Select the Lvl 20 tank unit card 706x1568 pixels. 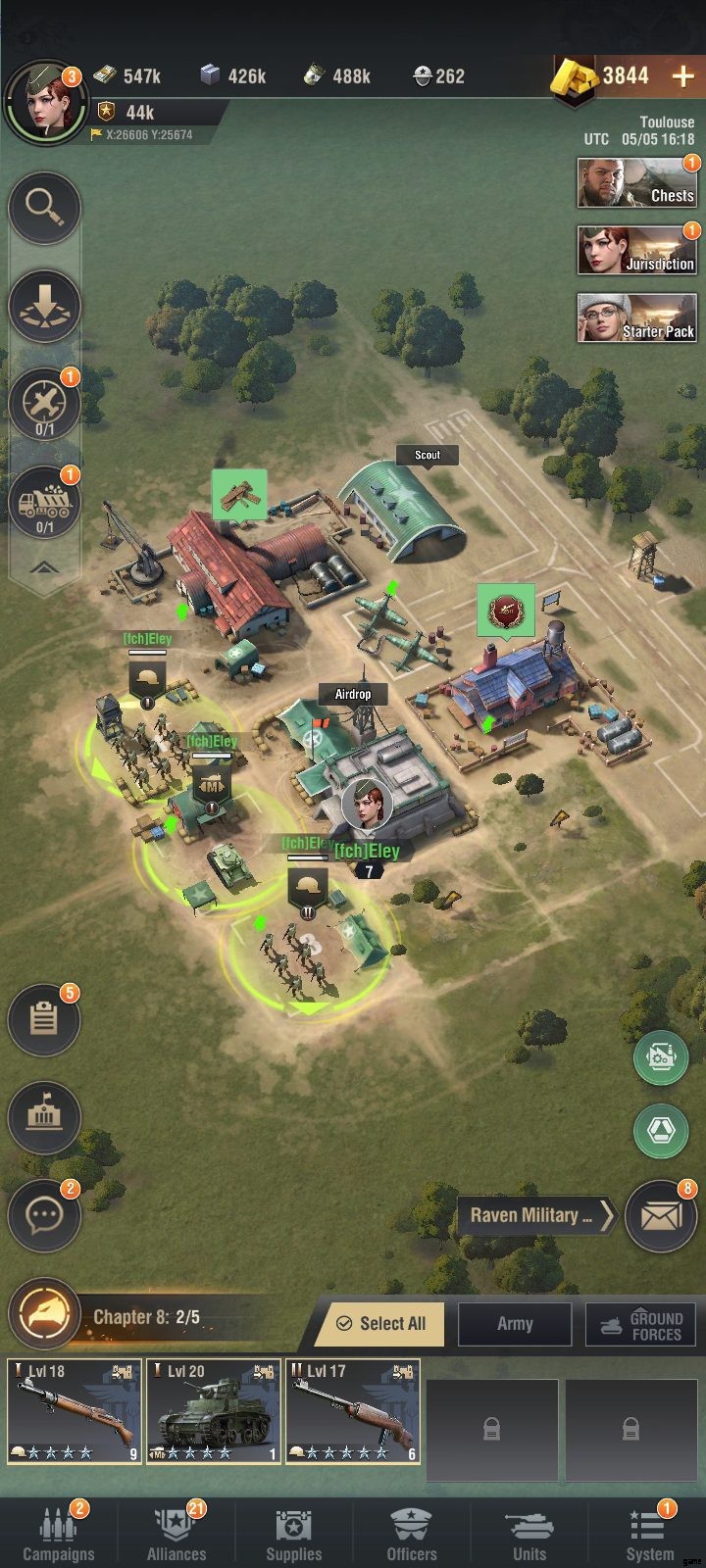tap(214, 1411)
